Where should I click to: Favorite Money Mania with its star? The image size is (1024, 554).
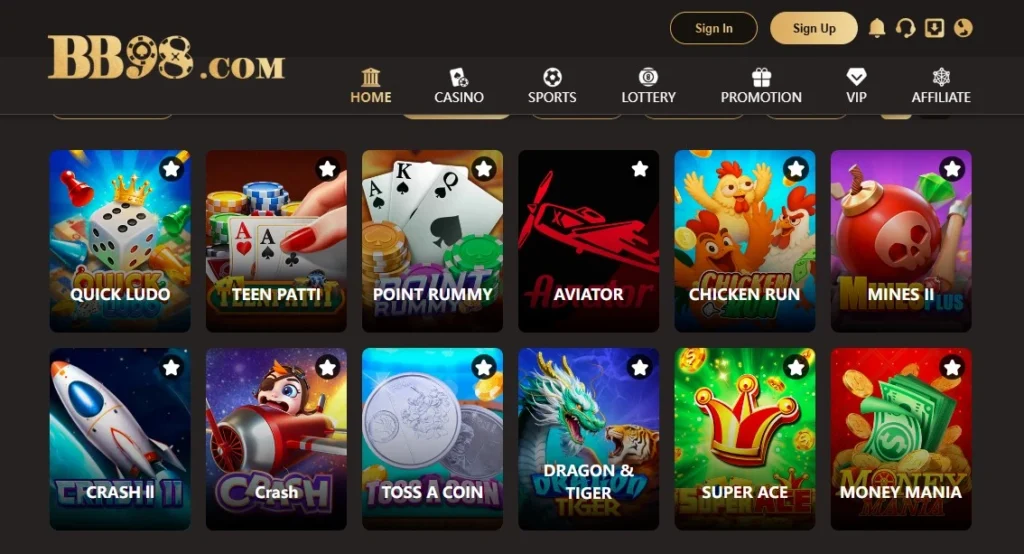click(x=952, y=368)
